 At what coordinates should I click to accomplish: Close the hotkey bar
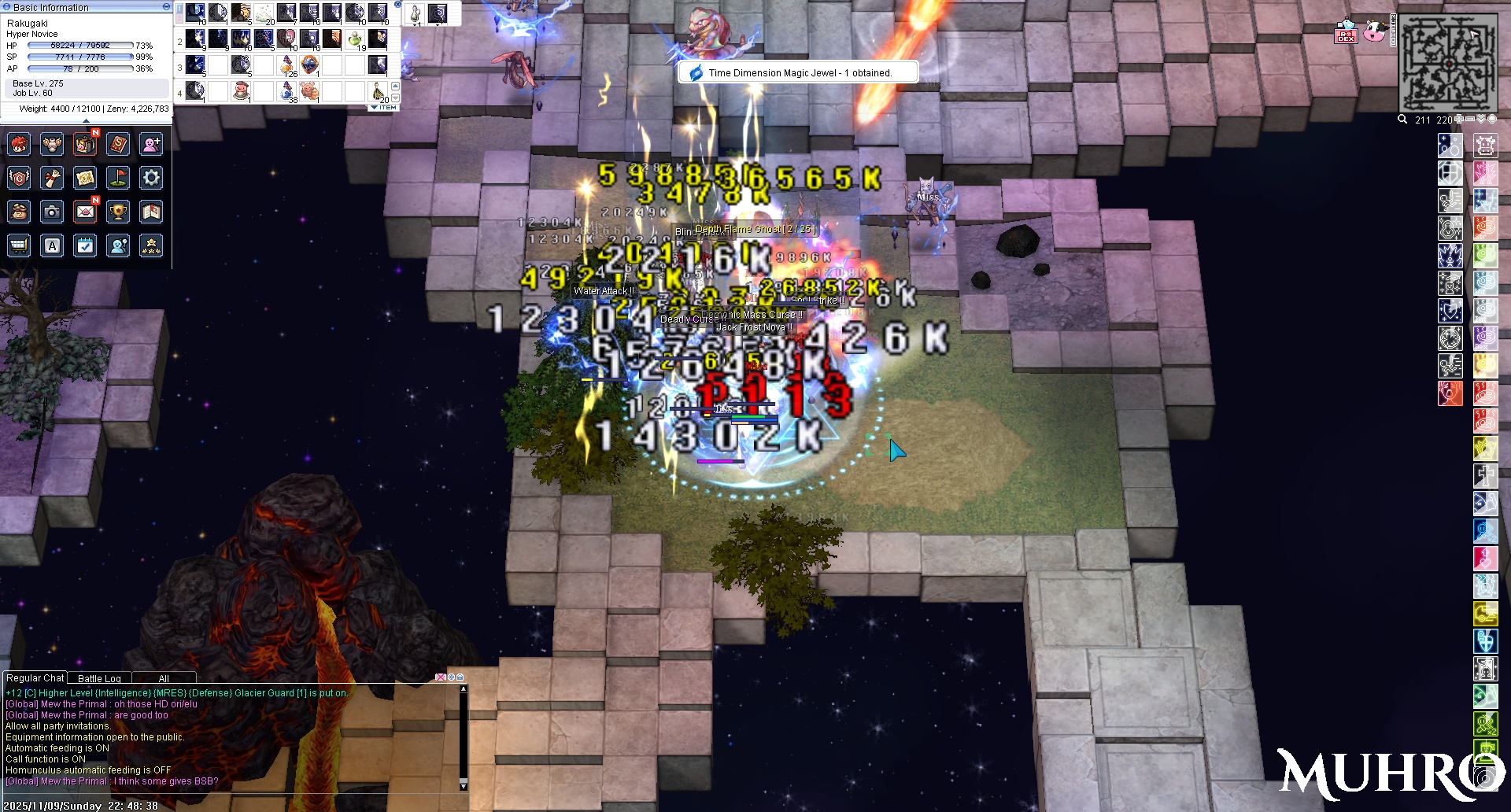(397, 5)
